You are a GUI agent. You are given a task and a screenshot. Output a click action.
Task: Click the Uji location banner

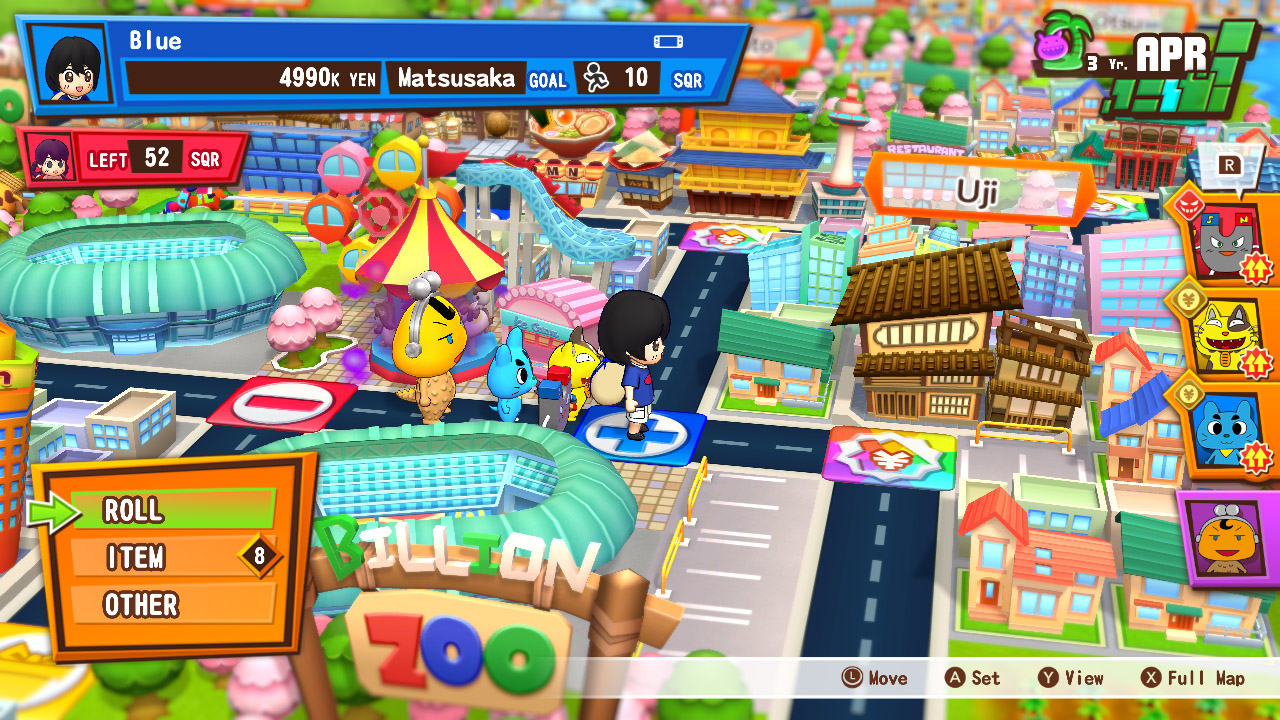click(x=973, y=190)
